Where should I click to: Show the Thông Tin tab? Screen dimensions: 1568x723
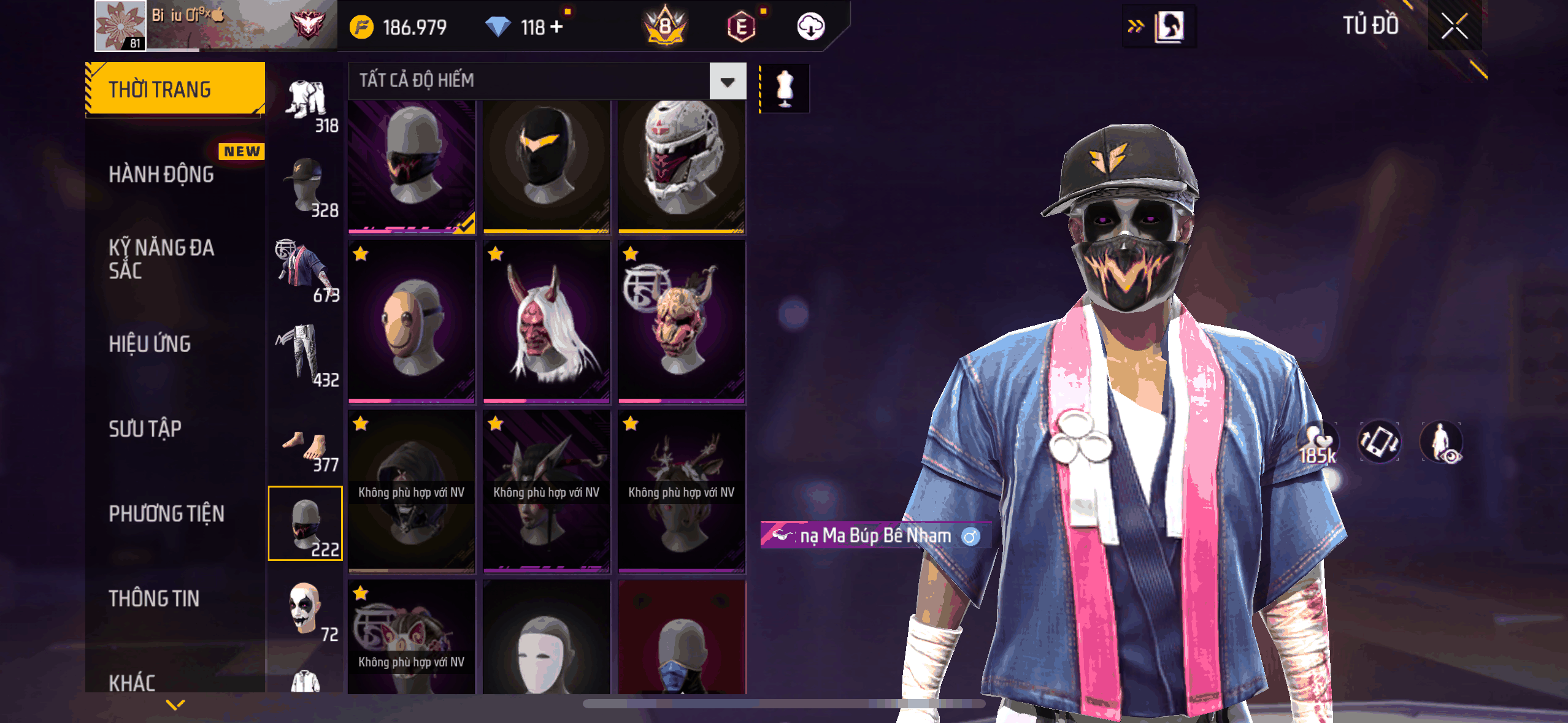point(154,599)
